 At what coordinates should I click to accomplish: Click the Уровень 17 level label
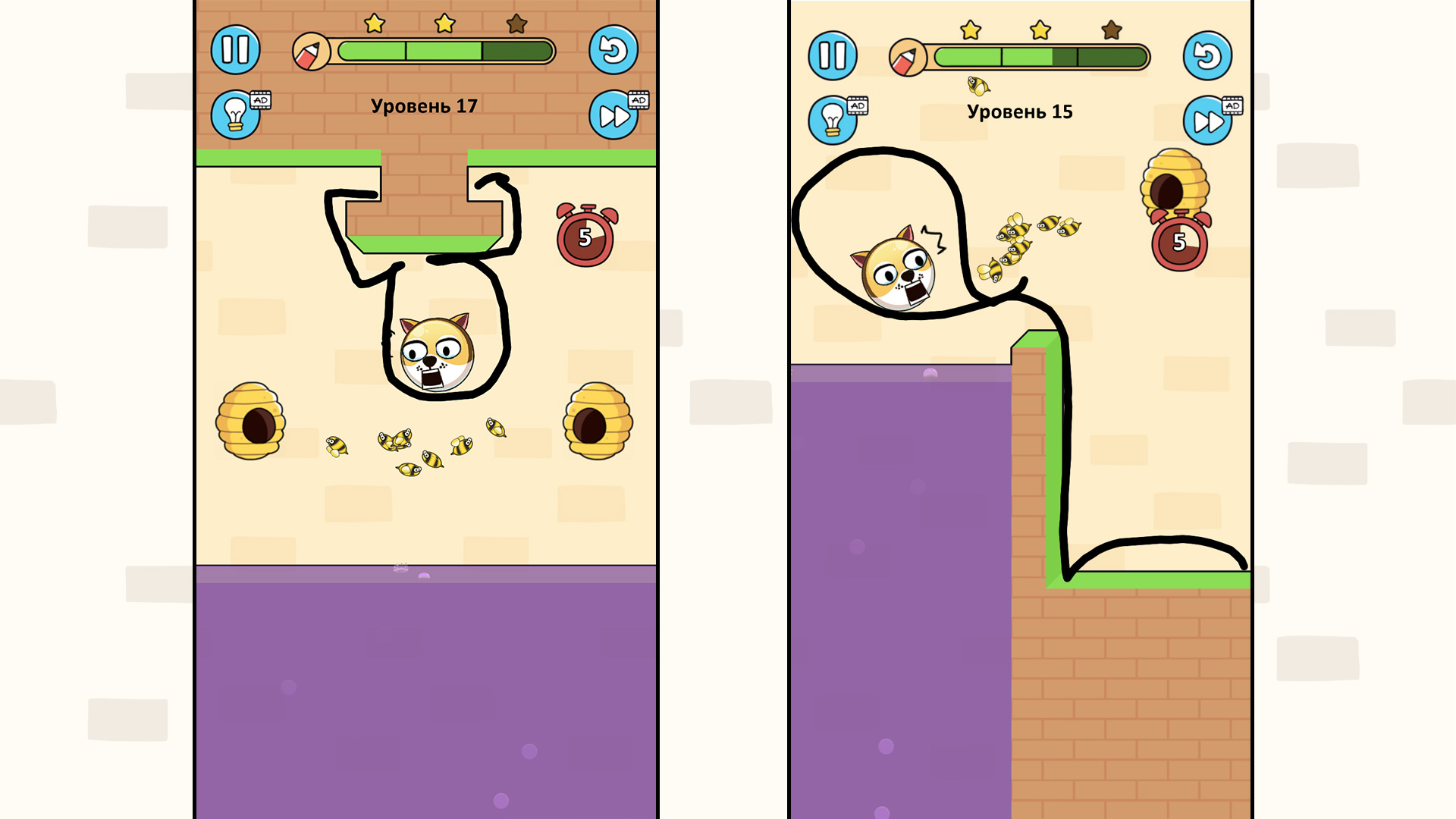click(x=424, y=106)
